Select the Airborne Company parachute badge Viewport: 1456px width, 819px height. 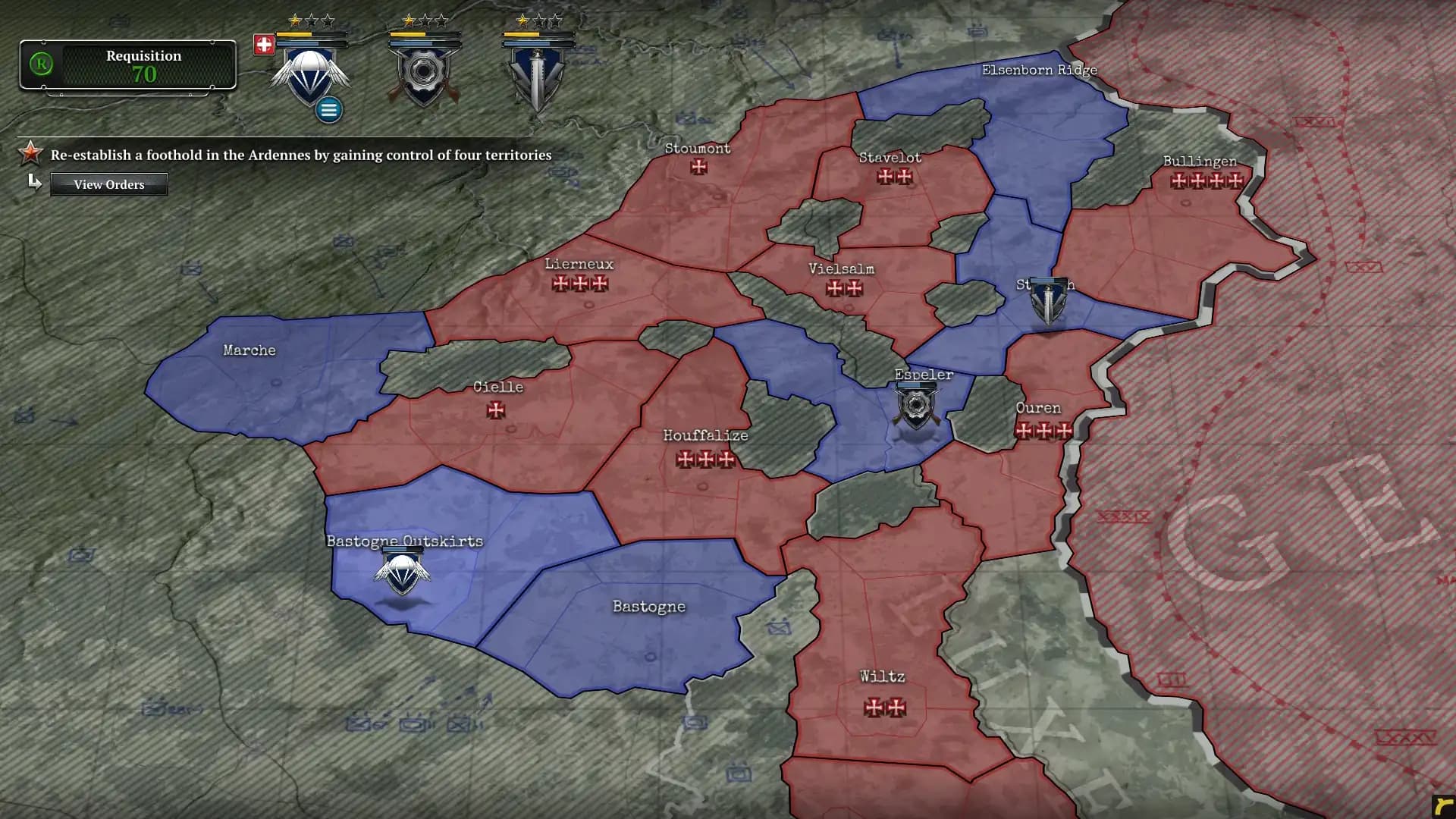pos(309,76)
